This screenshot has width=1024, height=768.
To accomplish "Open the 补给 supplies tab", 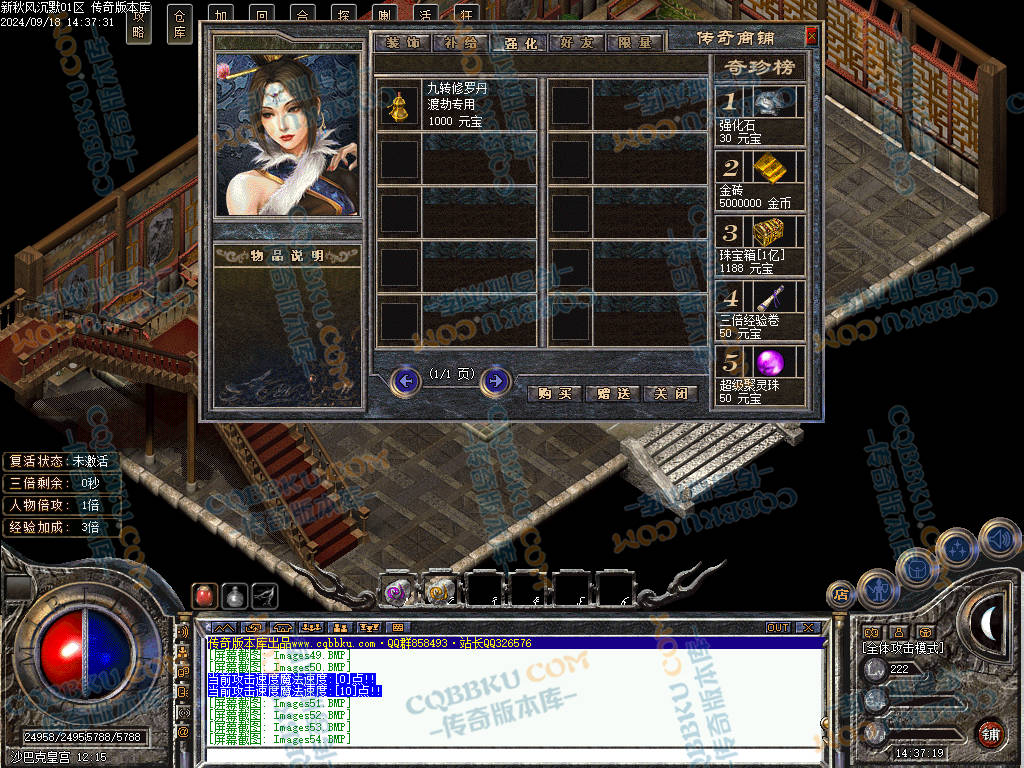I will 461,43.
